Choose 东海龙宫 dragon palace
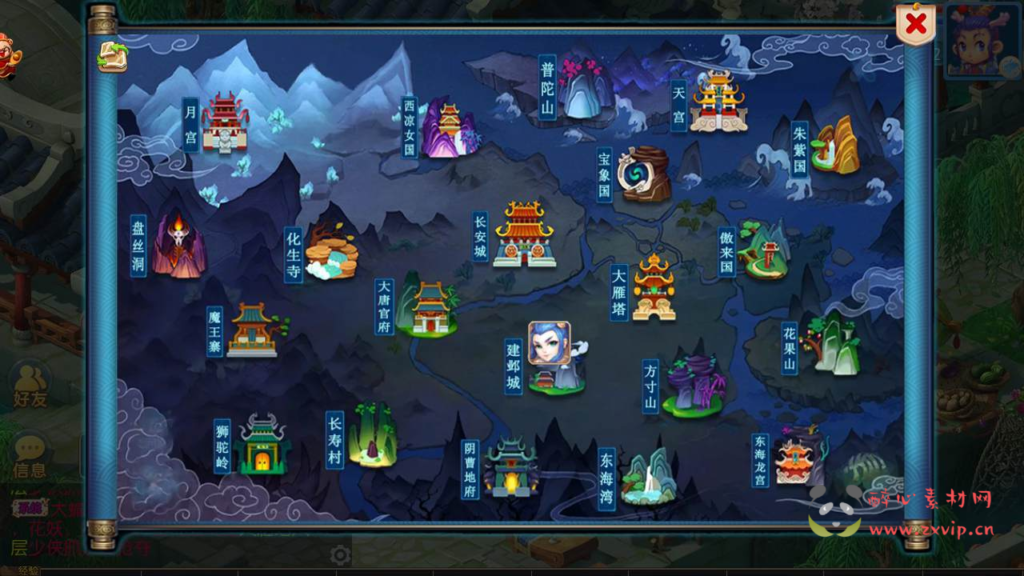The image size is (1024, 576). pos(798,457)
